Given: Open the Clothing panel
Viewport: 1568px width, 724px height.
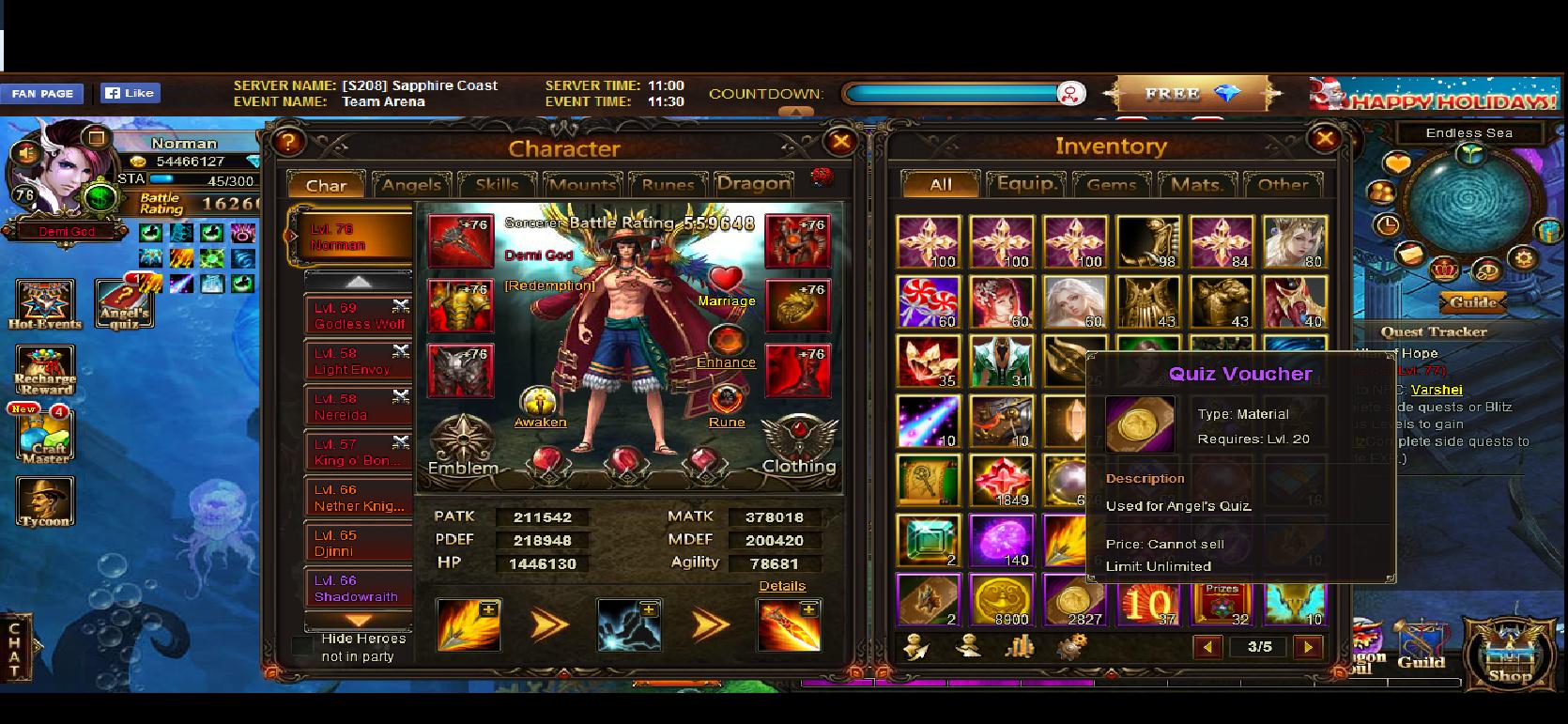Looking at the screenshot, I should (799, 444).
